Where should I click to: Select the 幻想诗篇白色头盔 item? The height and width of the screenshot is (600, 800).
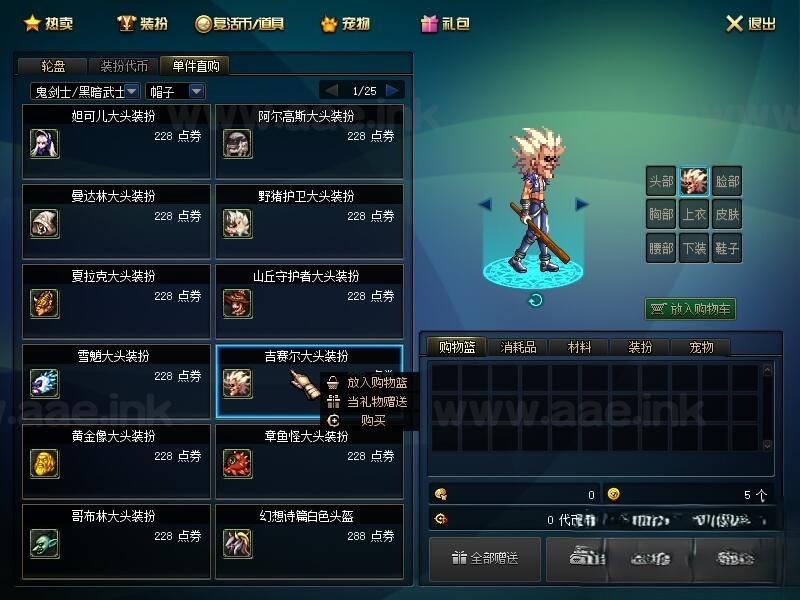pos(309,541)
